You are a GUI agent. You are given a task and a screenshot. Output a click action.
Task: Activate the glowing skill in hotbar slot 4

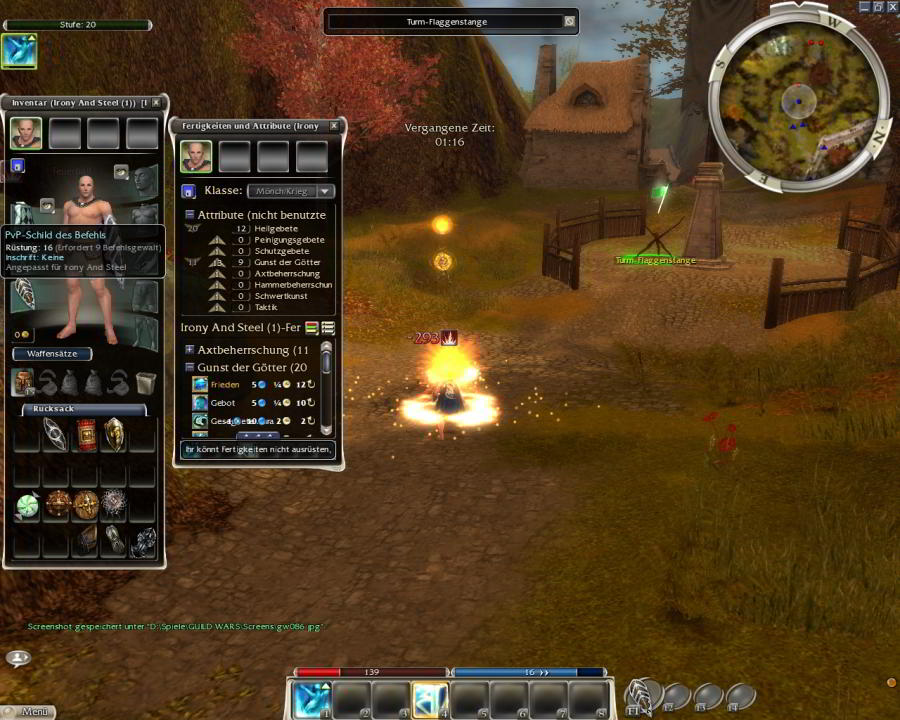[x=430, y=699]
